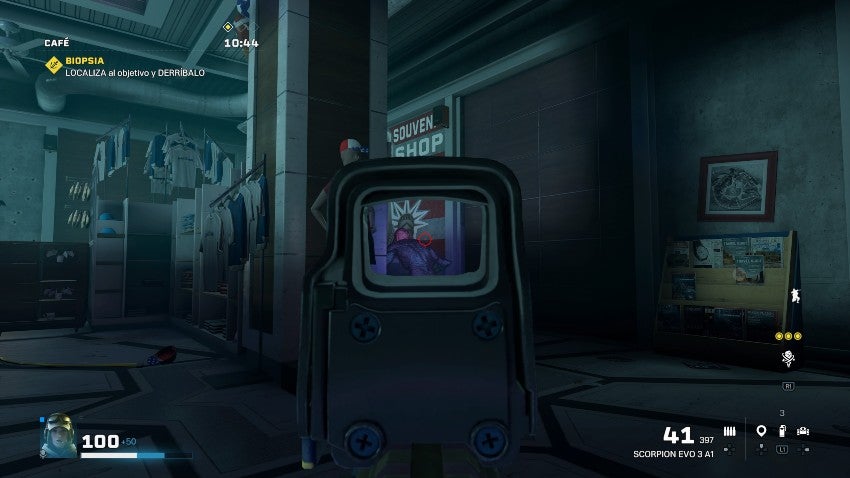Screen dimensions: 850x478
Task: Choose the location pin gadget icon
Action: point(761,432)
